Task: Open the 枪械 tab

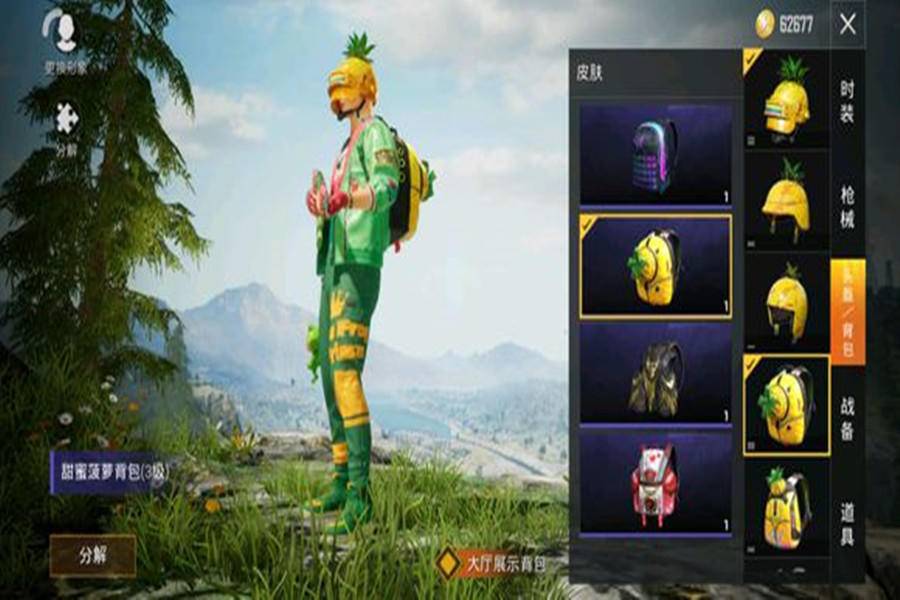Action: click(x=847, y=207)
